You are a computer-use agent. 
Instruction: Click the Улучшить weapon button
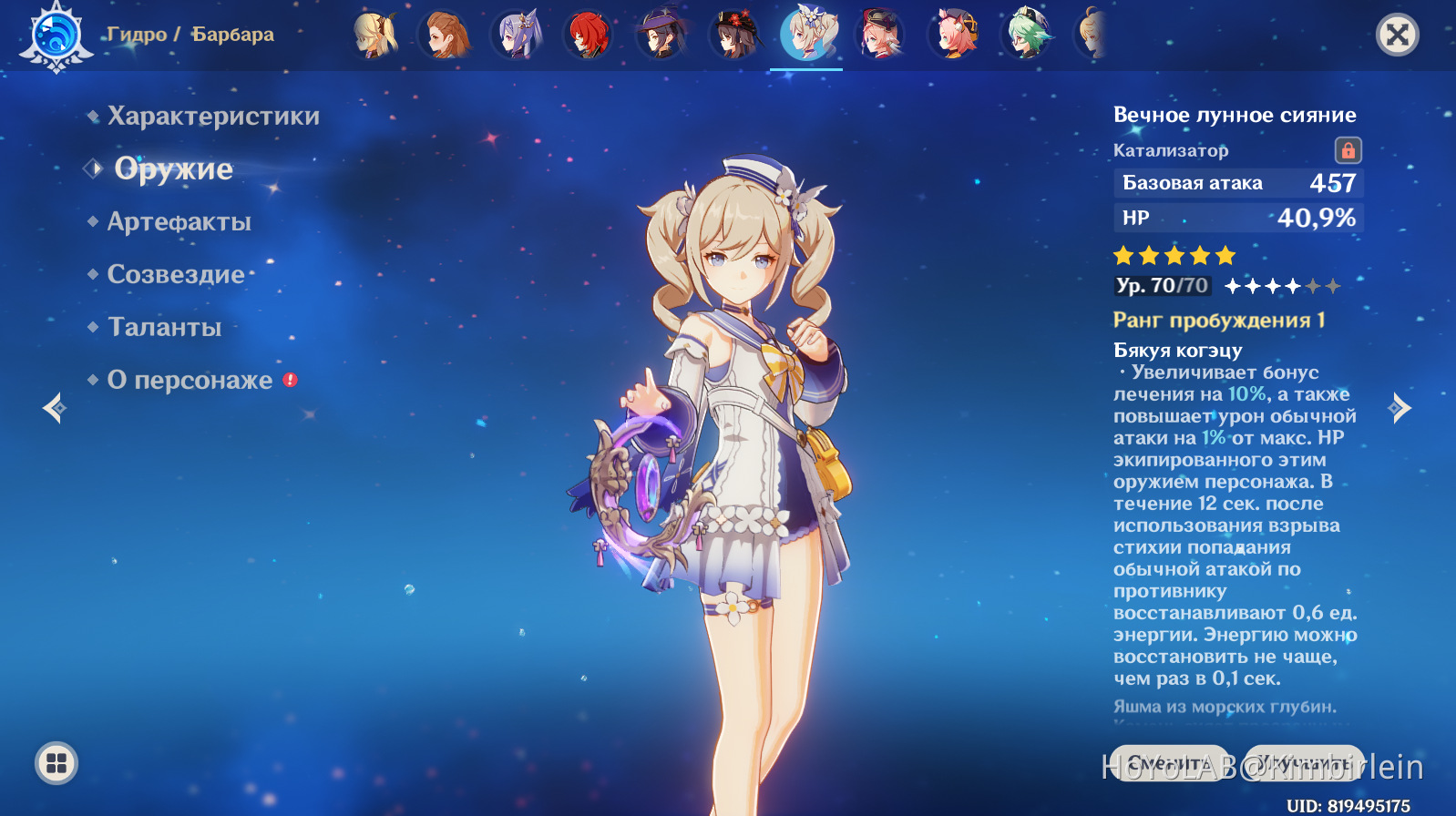pyautogui.click(x=1304, y=763)
